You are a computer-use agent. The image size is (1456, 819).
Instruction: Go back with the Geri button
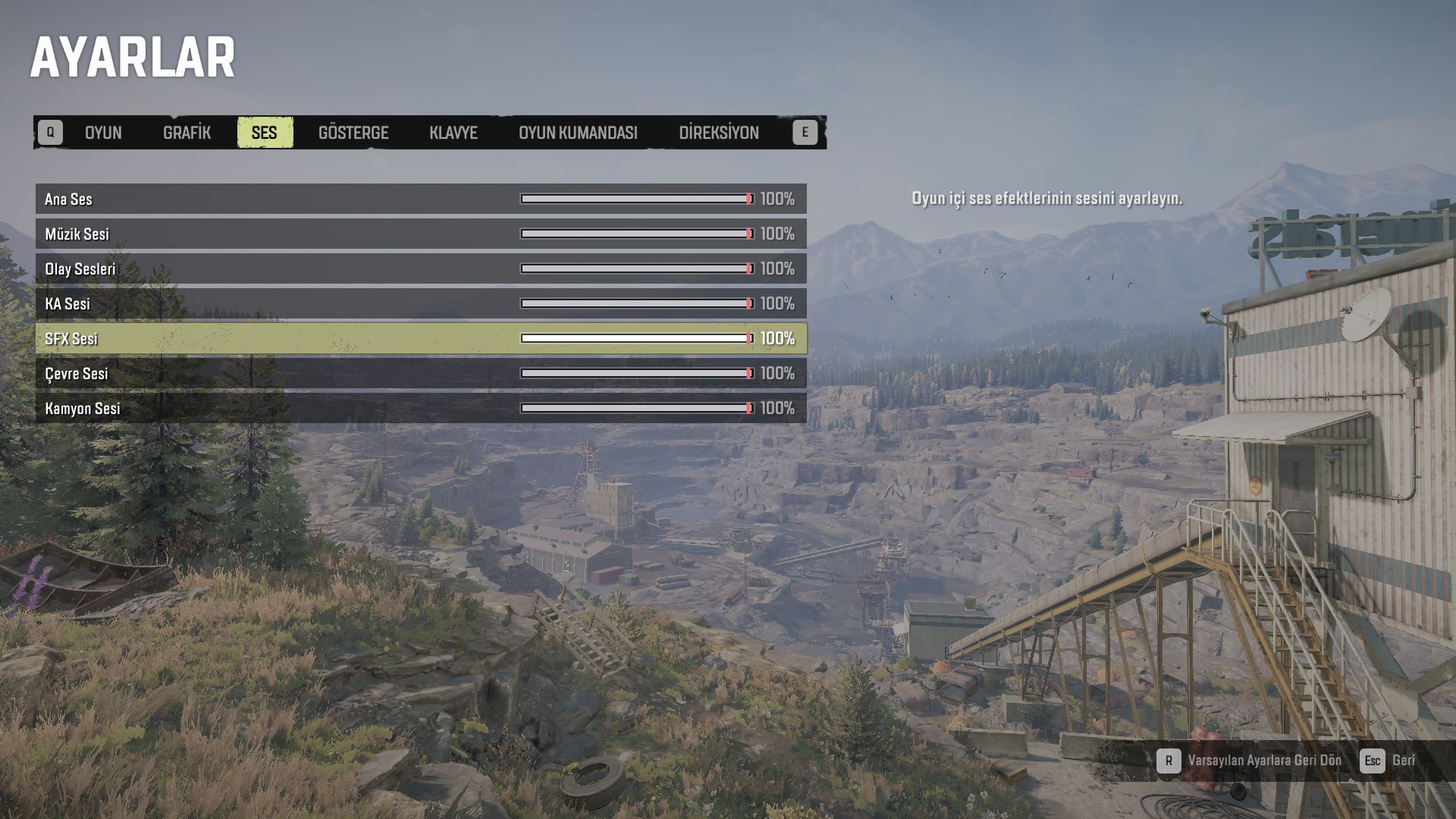[1403, 761]
